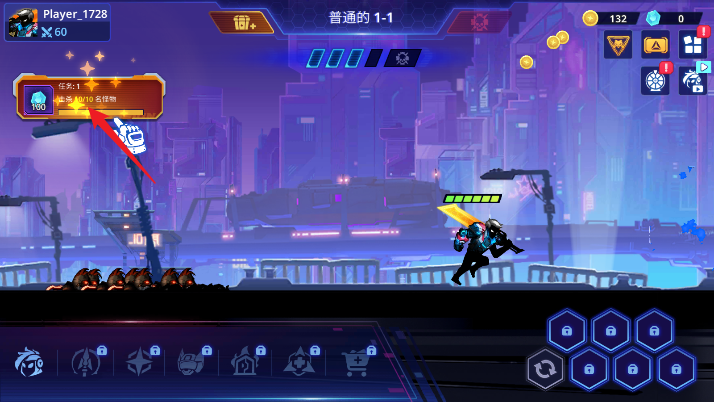This screenshot has height=402, width=714.
Task: Open the four-squares menu icon
Action: (692, 44)
